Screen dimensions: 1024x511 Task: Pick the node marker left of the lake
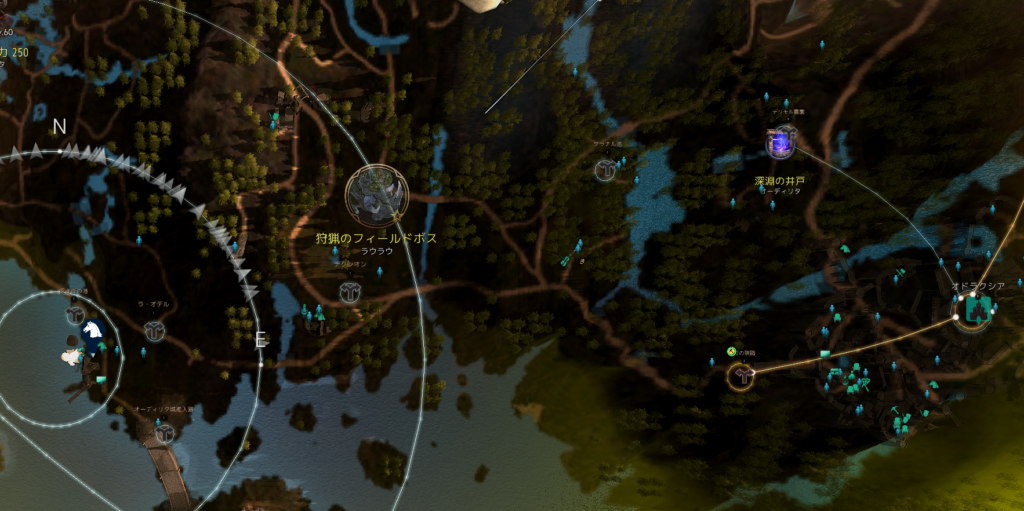605,170
